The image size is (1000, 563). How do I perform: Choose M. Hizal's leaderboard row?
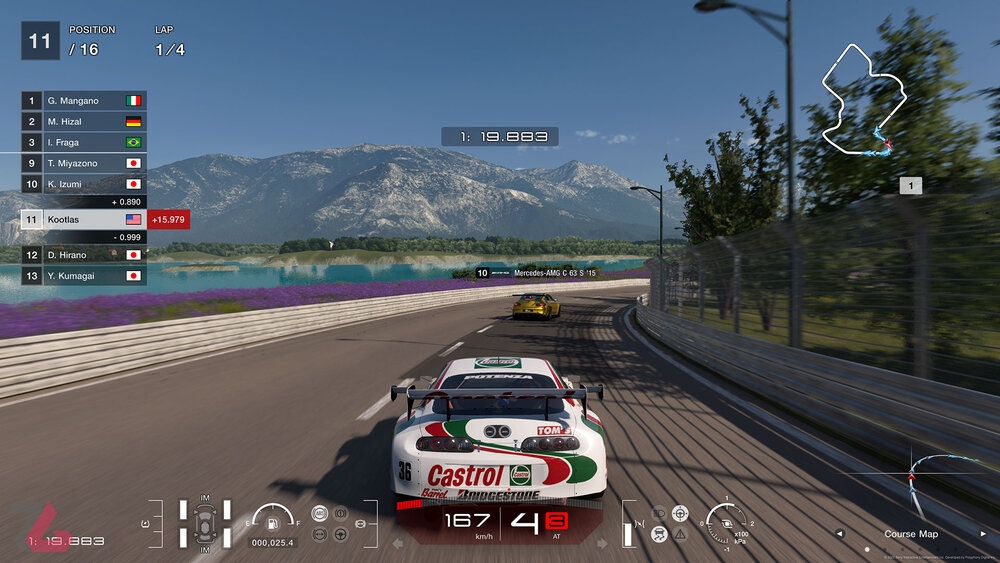84,121
